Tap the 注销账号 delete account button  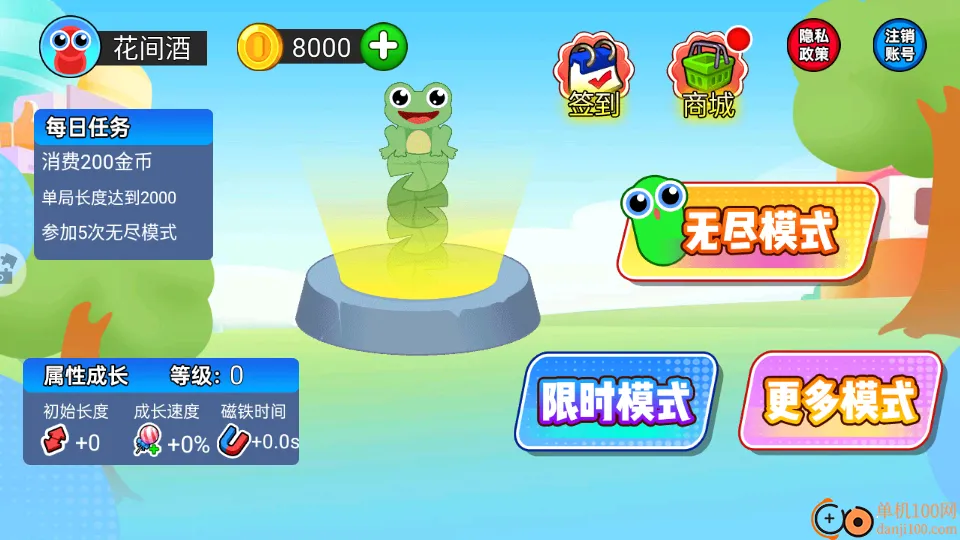pos(900,46)
